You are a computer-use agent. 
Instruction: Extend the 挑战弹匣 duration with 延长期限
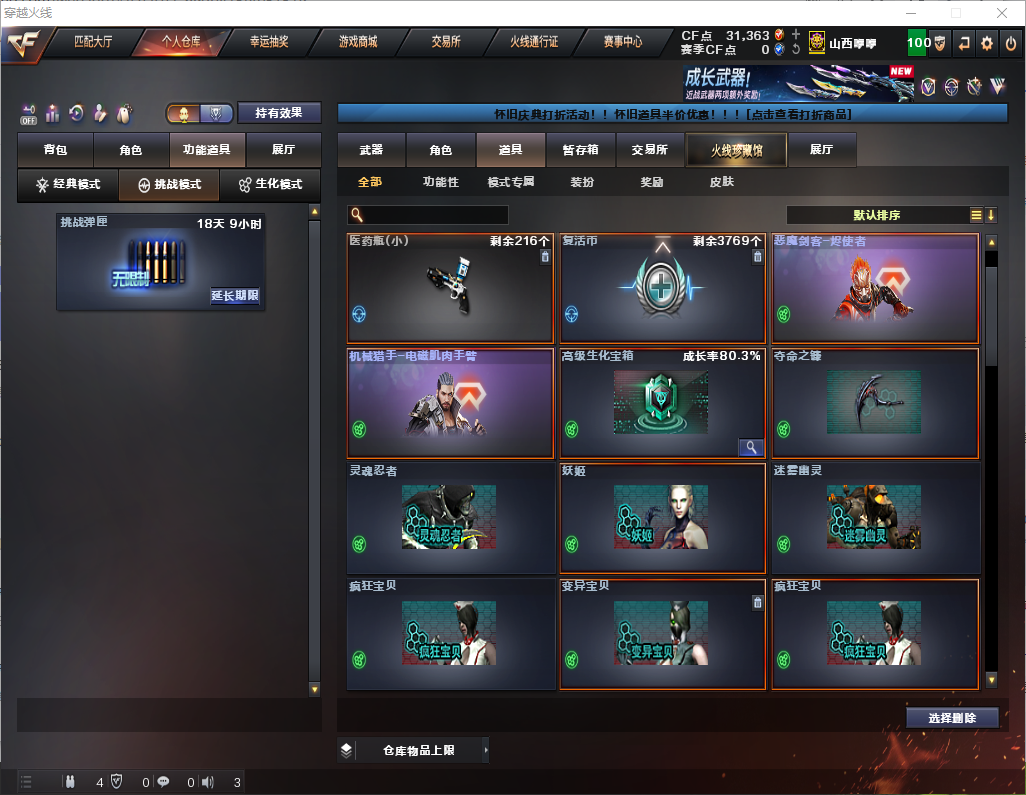pos(235,296)
